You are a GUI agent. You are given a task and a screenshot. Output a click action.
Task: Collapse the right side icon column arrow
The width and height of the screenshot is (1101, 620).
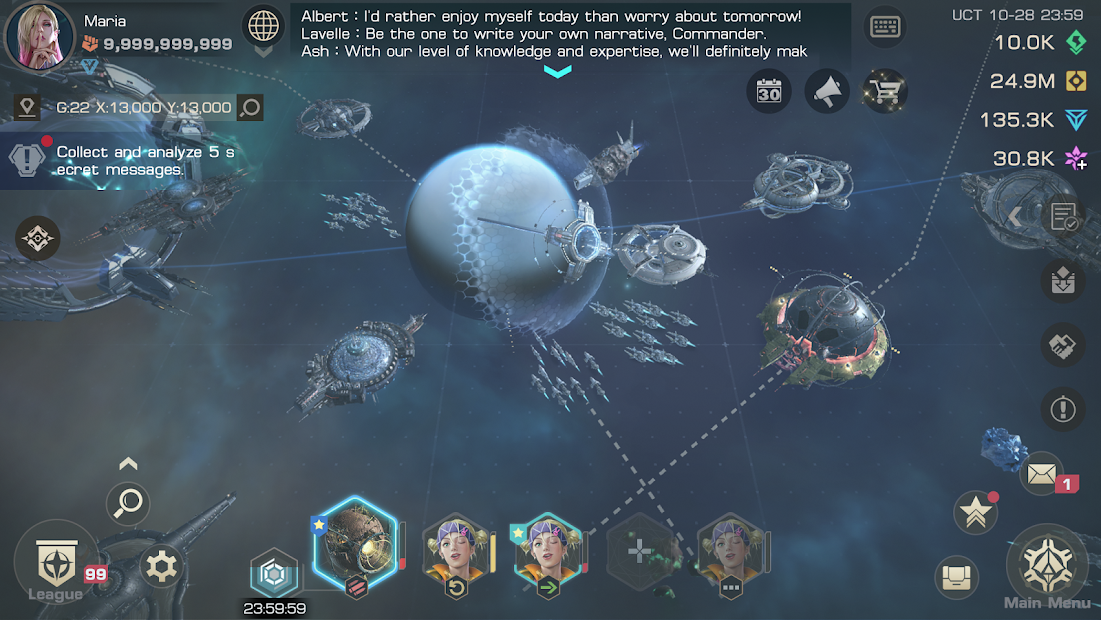tap(1014, 216)
